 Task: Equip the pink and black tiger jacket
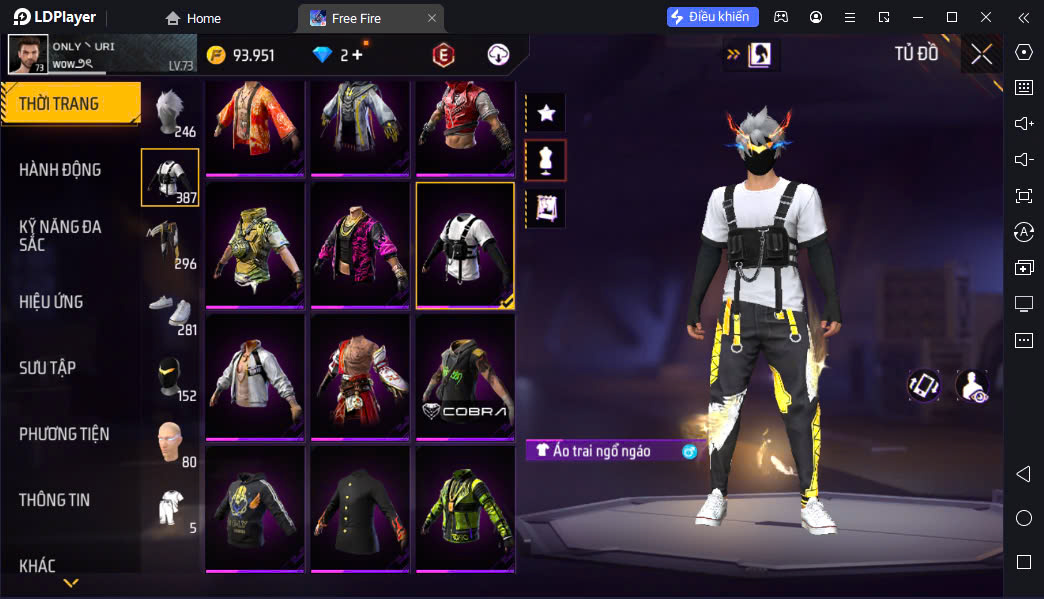[x=360, y=245]
